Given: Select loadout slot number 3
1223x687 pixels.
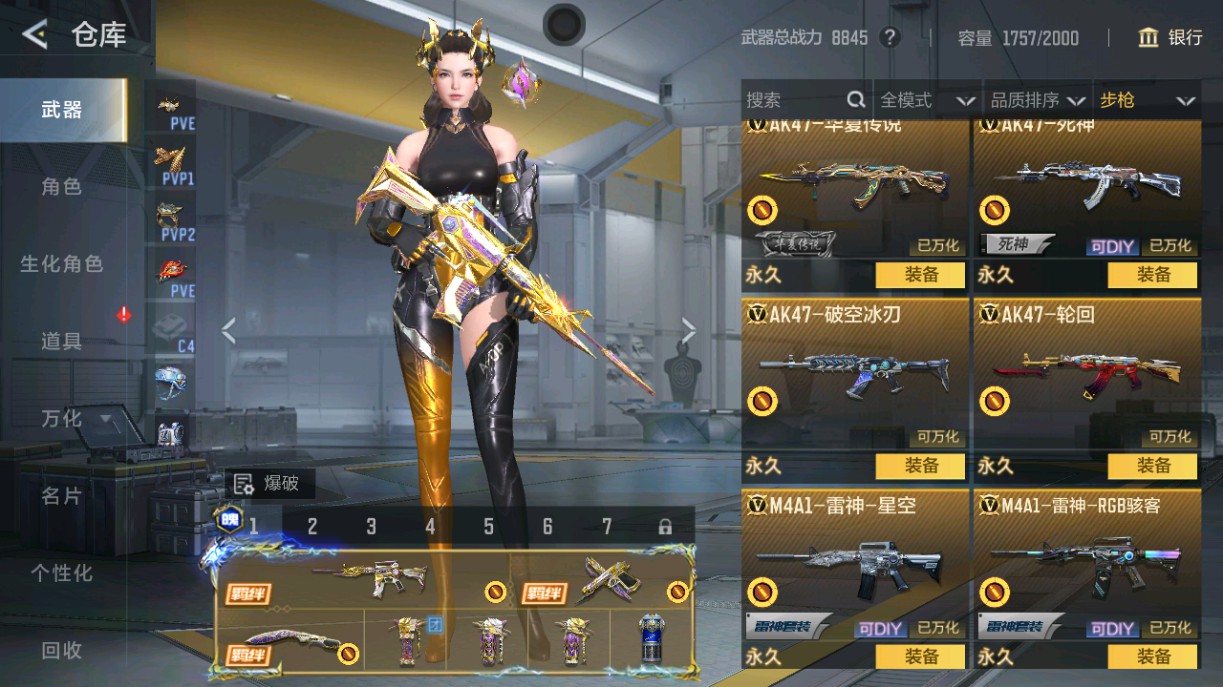Looking at the screenshot, I should click(x=371, y=526).
